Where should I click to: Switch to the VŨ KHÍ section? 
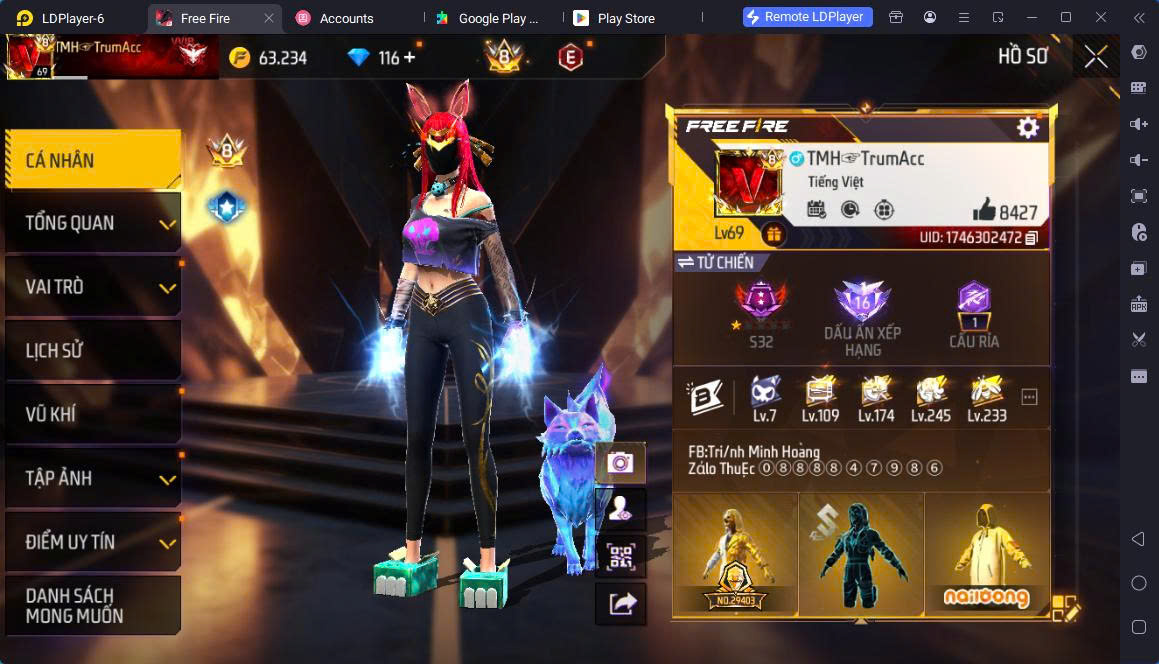click(x=92, y=414)
